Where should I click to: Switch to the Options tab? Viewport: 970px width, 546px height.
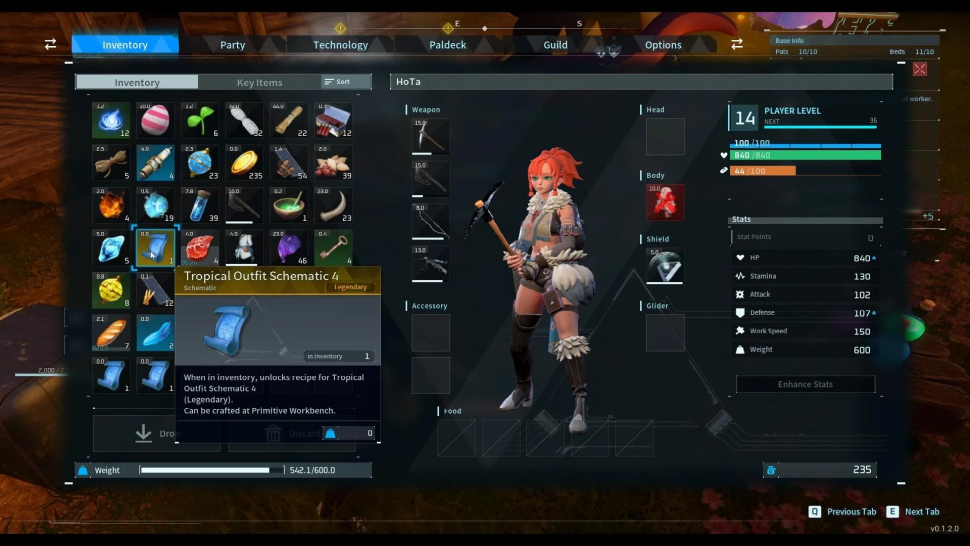[x=663, y=45]
